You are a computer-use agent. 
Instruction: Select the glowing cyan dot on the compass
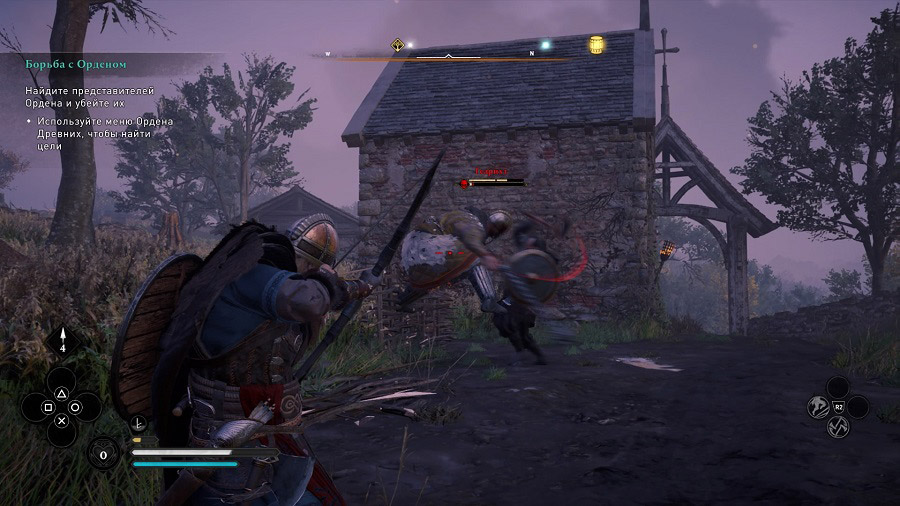coord(545,45)
